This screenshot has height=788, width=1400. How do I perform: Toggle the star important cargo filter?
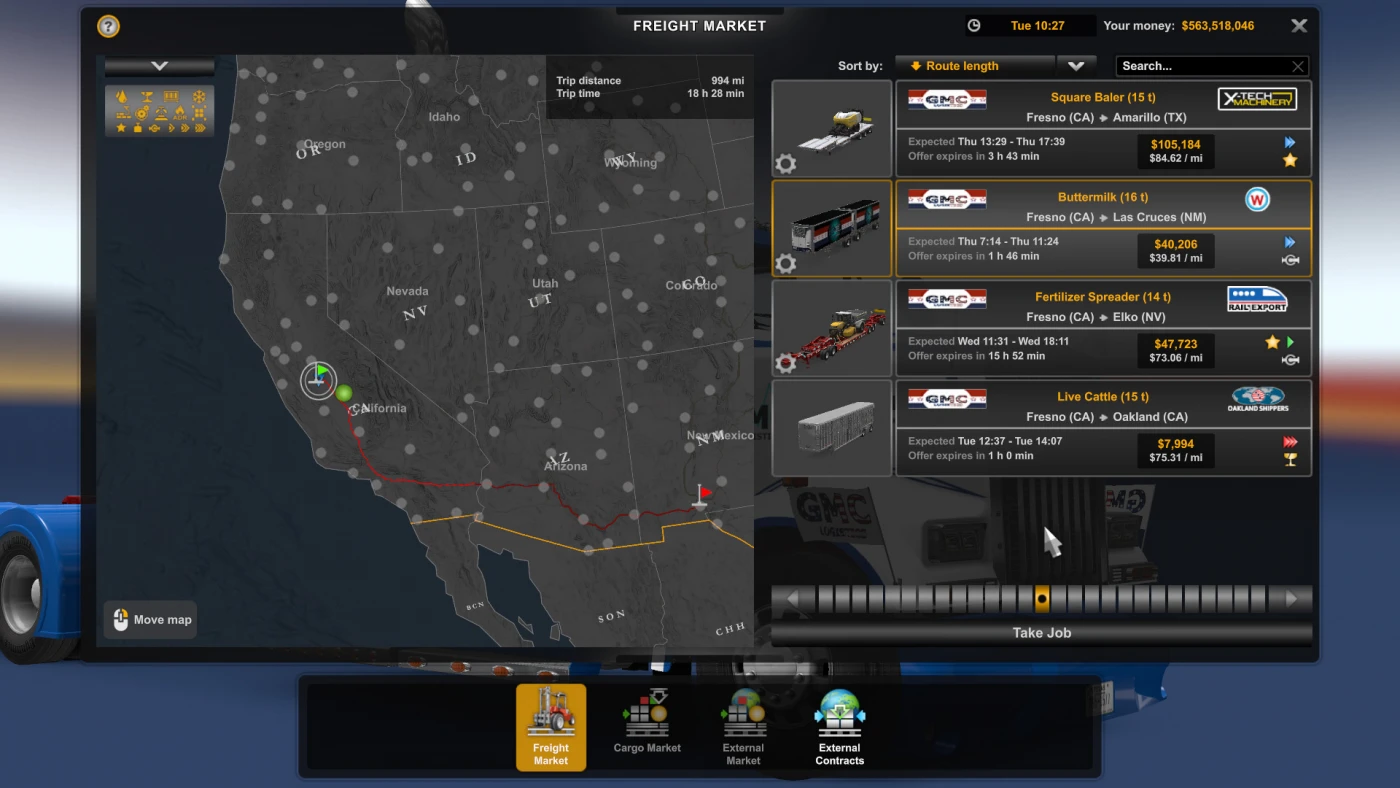coord(121,128)
